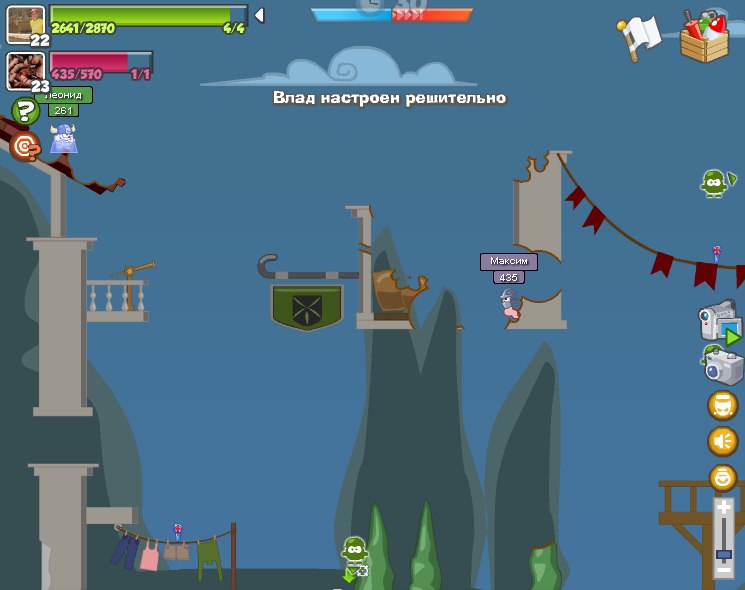Open the green question mark help button
Image resolution: width=745 pixels, height=590 pixels.
coord(24,111)
